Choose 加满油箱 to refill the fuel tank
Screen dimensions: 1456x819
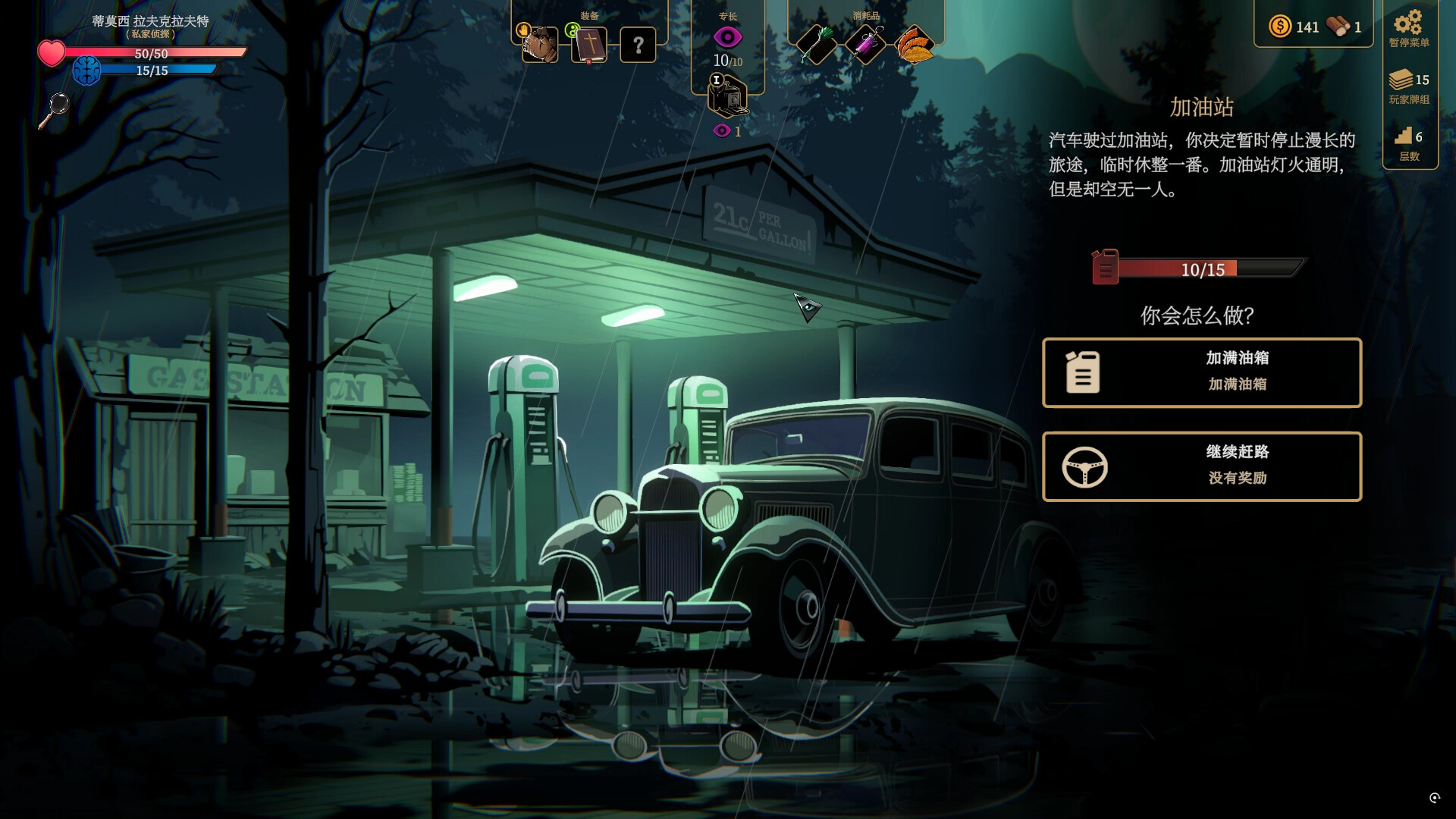tap(1201, 372)
